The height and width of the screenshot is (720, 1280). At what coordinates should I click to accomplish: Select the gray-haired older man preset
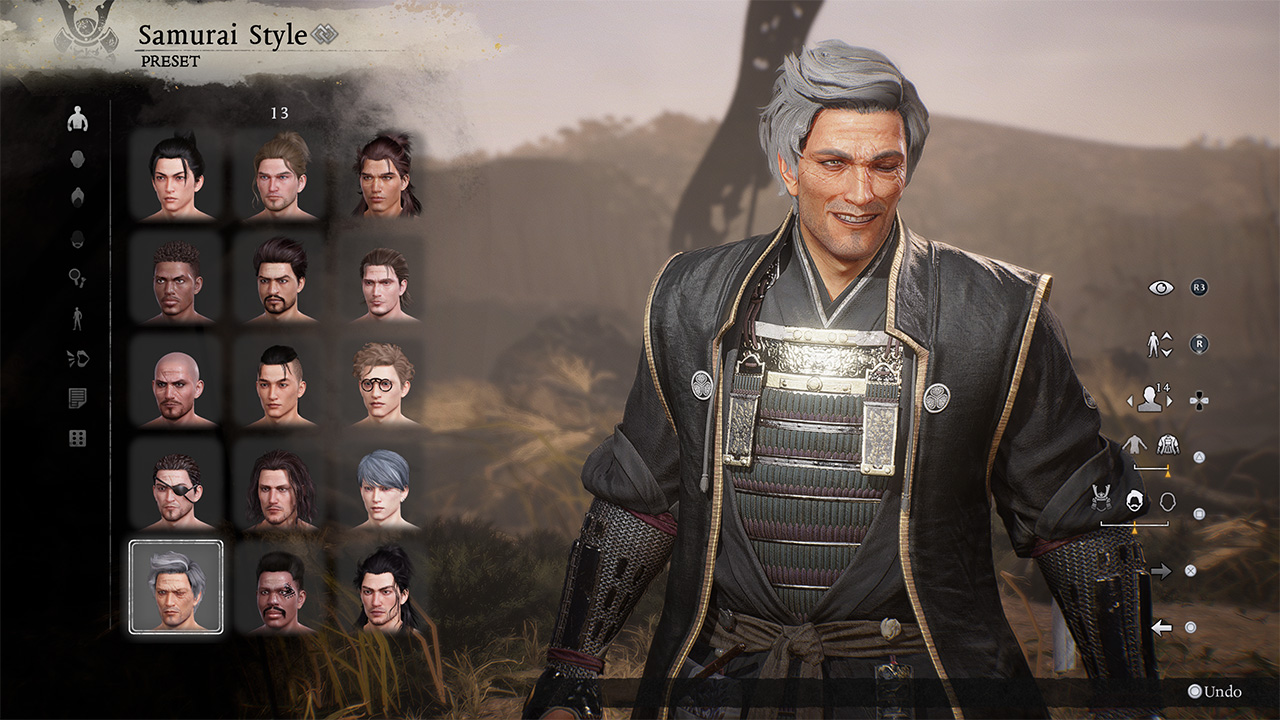pos(175,586)
